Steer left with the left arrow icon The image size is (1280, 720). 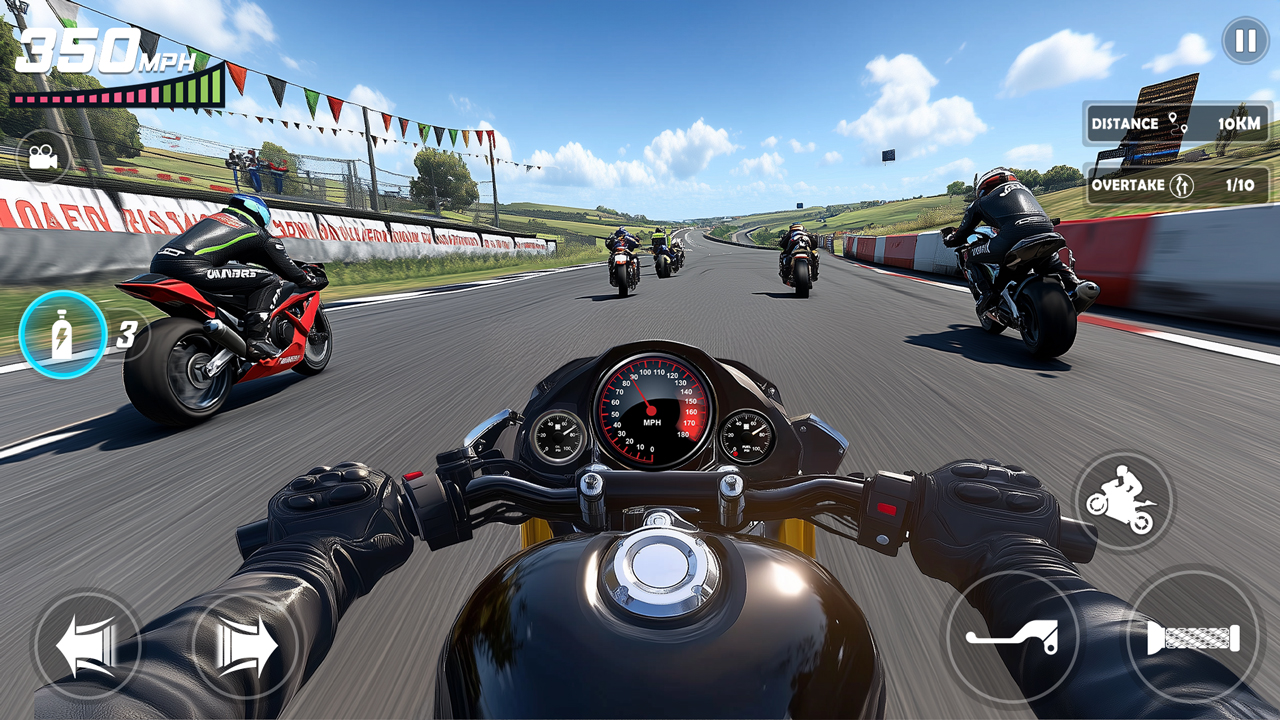86,645
